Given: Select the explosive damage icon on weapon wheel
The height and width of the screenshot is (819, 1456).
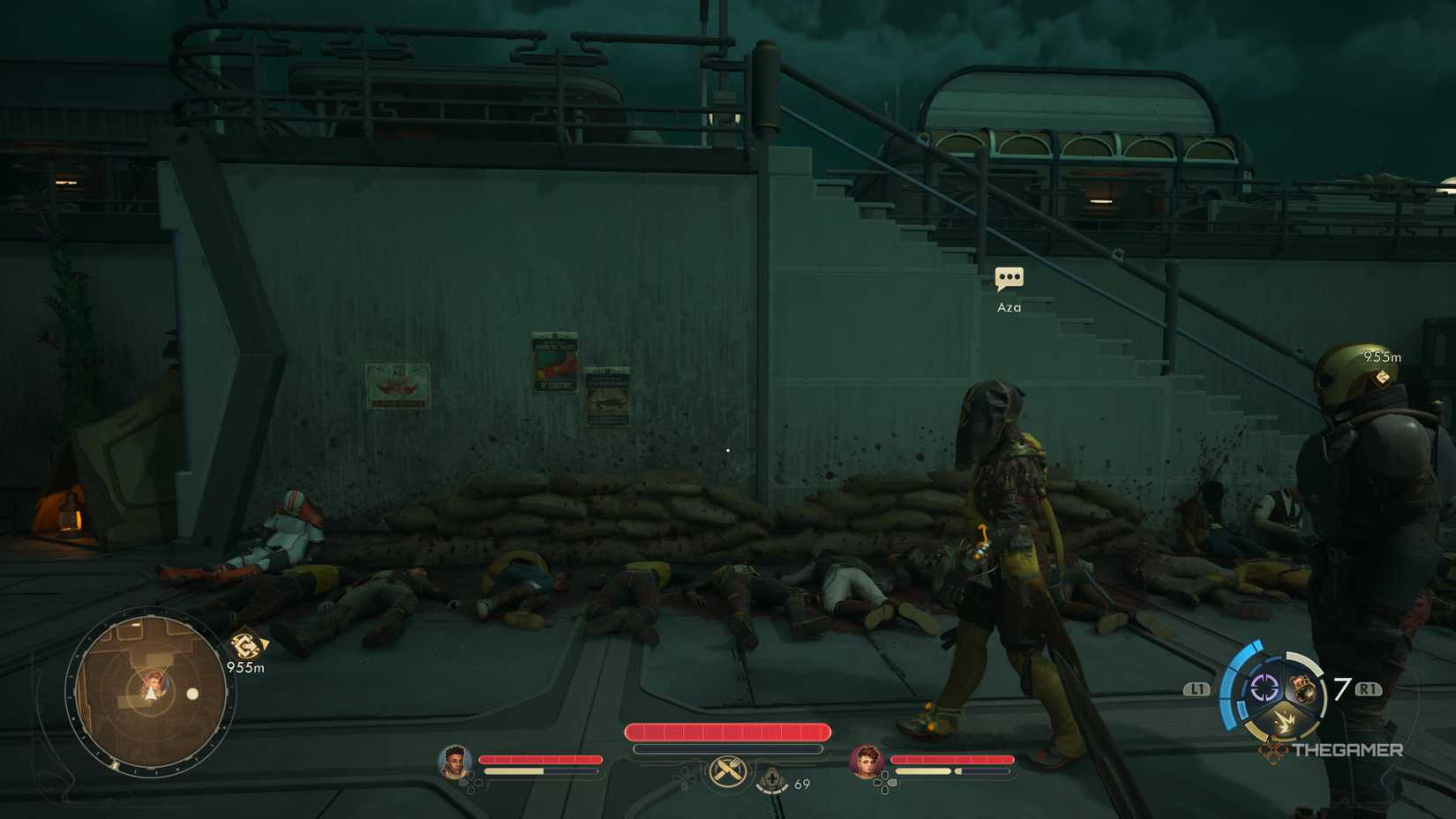Looking at the screenshot, I should point(1285,721).
